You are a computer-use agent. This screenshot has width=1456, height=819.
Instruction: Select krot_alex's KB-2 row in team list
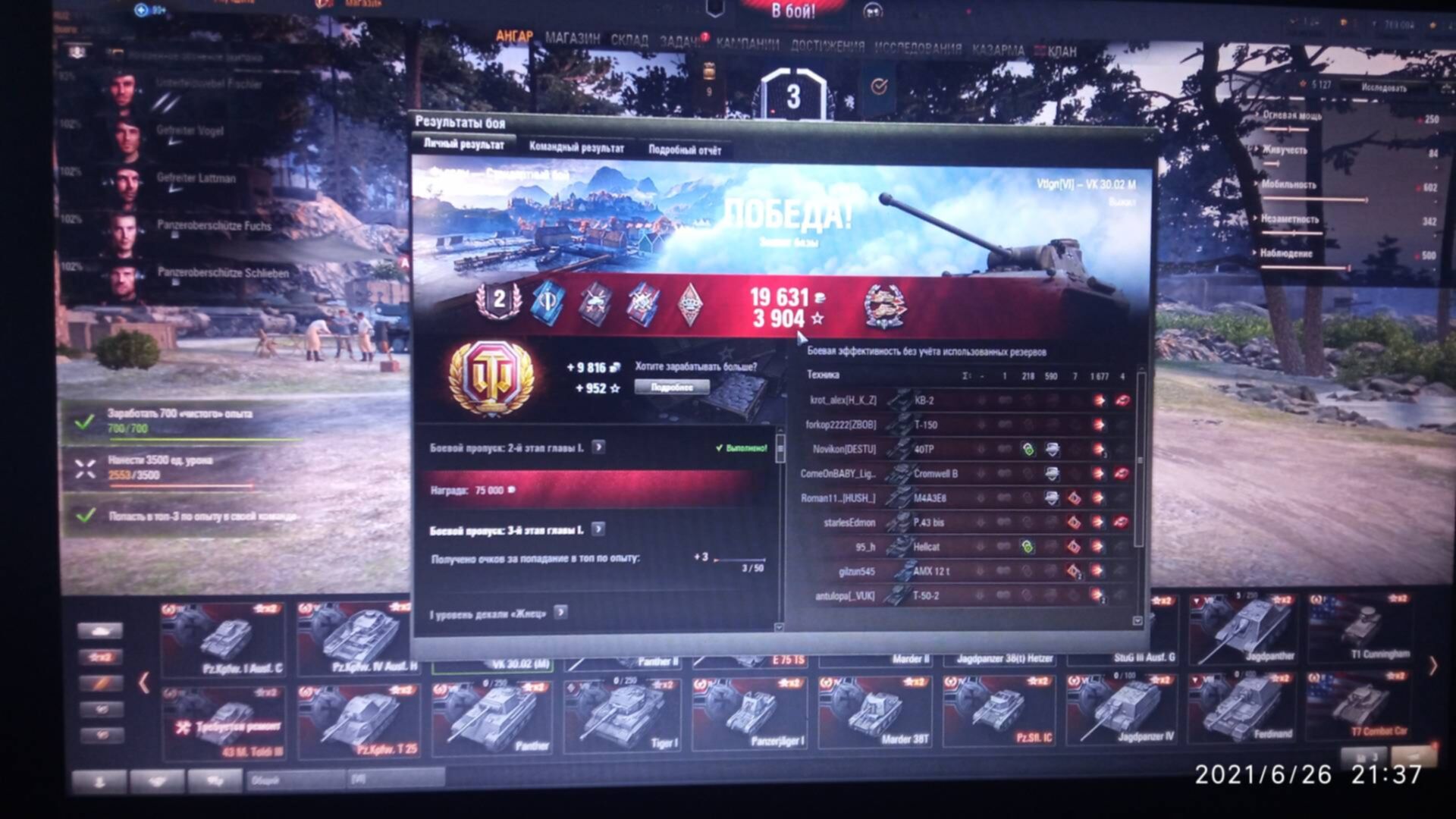pos(963,400)
